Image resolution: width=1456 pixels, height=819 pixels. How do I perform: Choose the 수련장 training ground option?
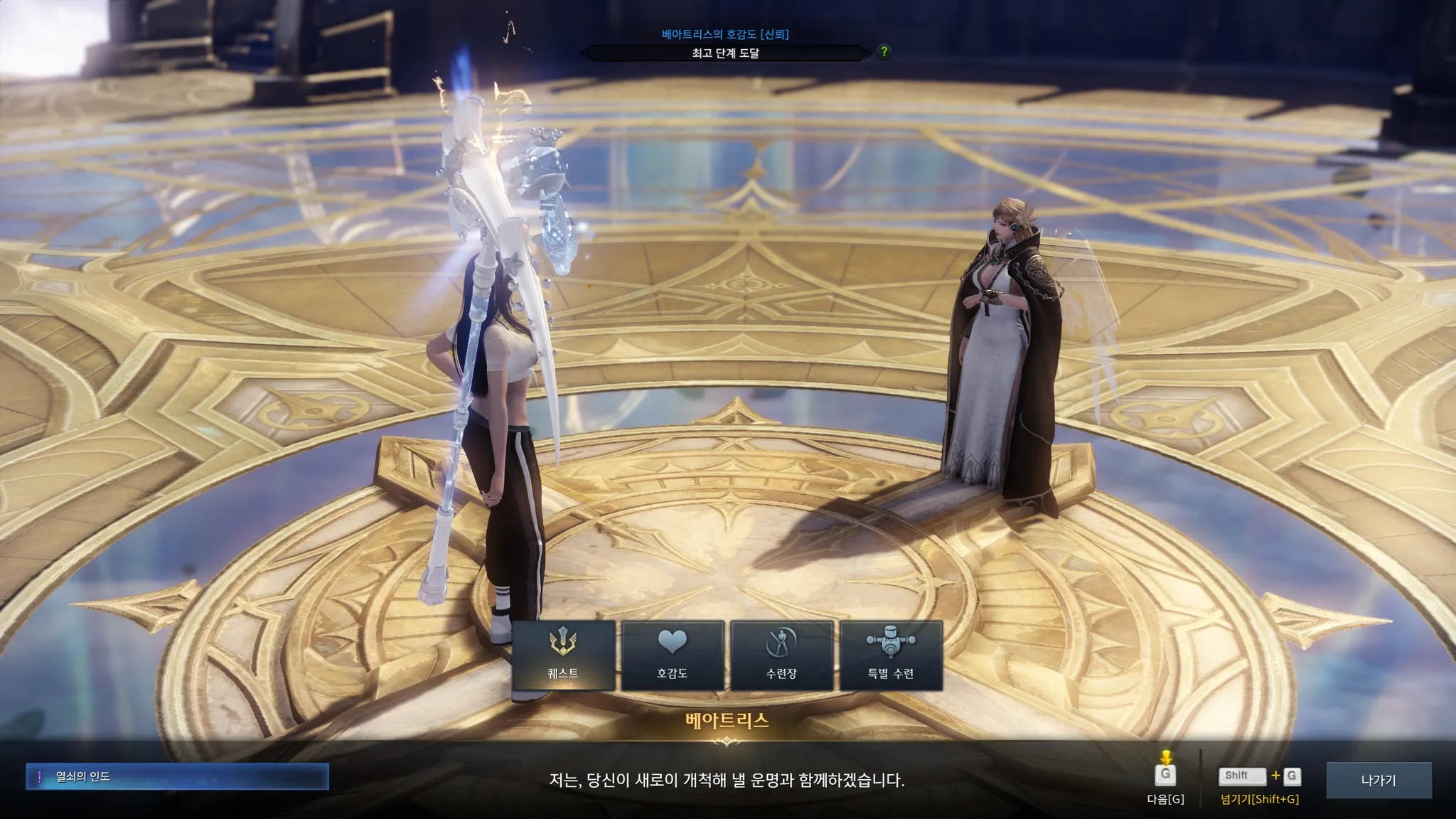tap(781, 655)
